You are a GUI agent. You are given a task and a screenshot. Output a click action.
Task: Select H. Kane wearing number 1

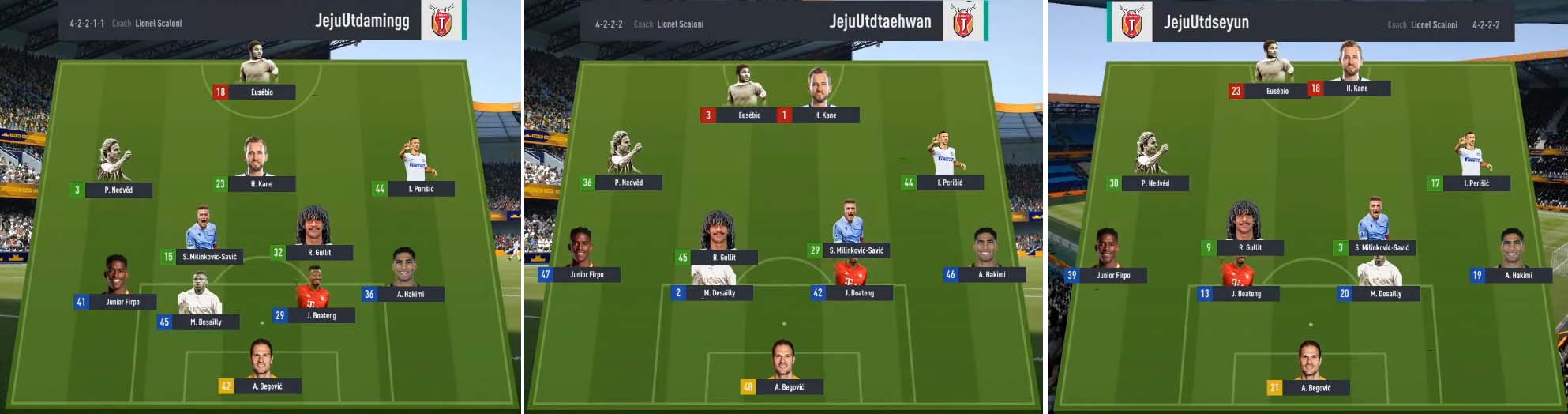tap(824, 115)
